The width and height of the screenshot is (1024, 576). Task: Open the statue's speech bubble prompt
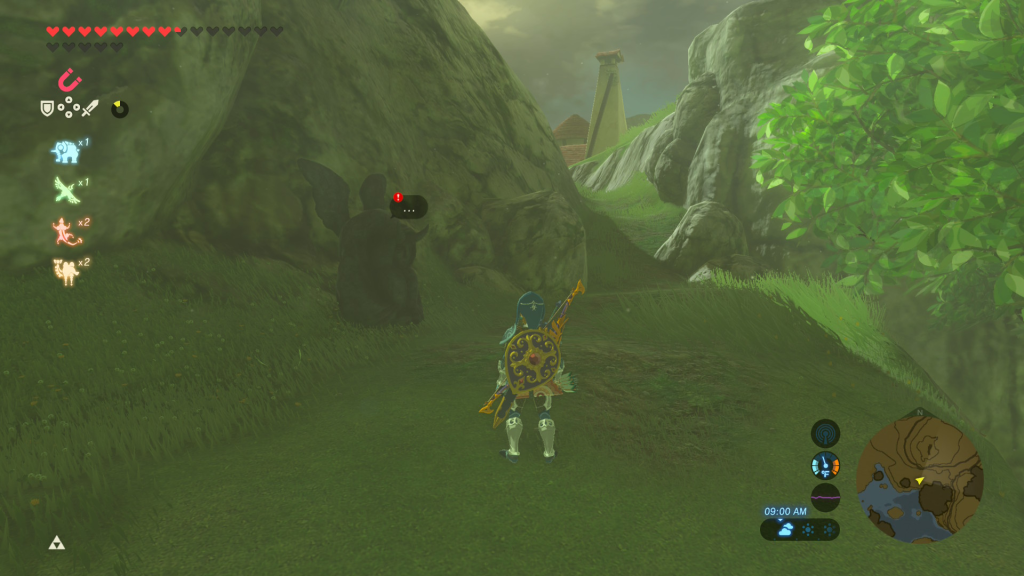point(408,207)
